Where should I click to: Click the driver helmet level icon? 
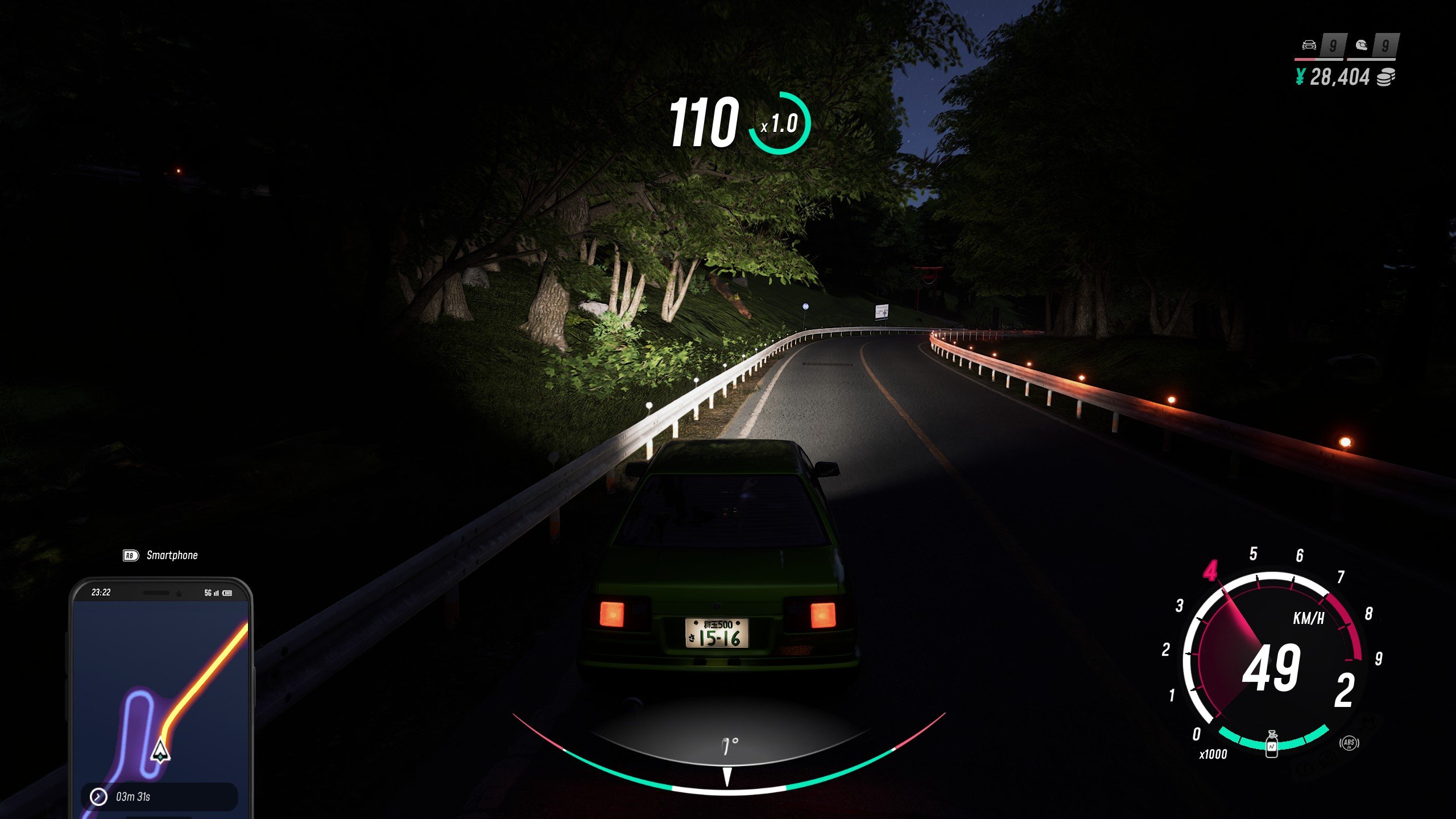pos(1361,45)
